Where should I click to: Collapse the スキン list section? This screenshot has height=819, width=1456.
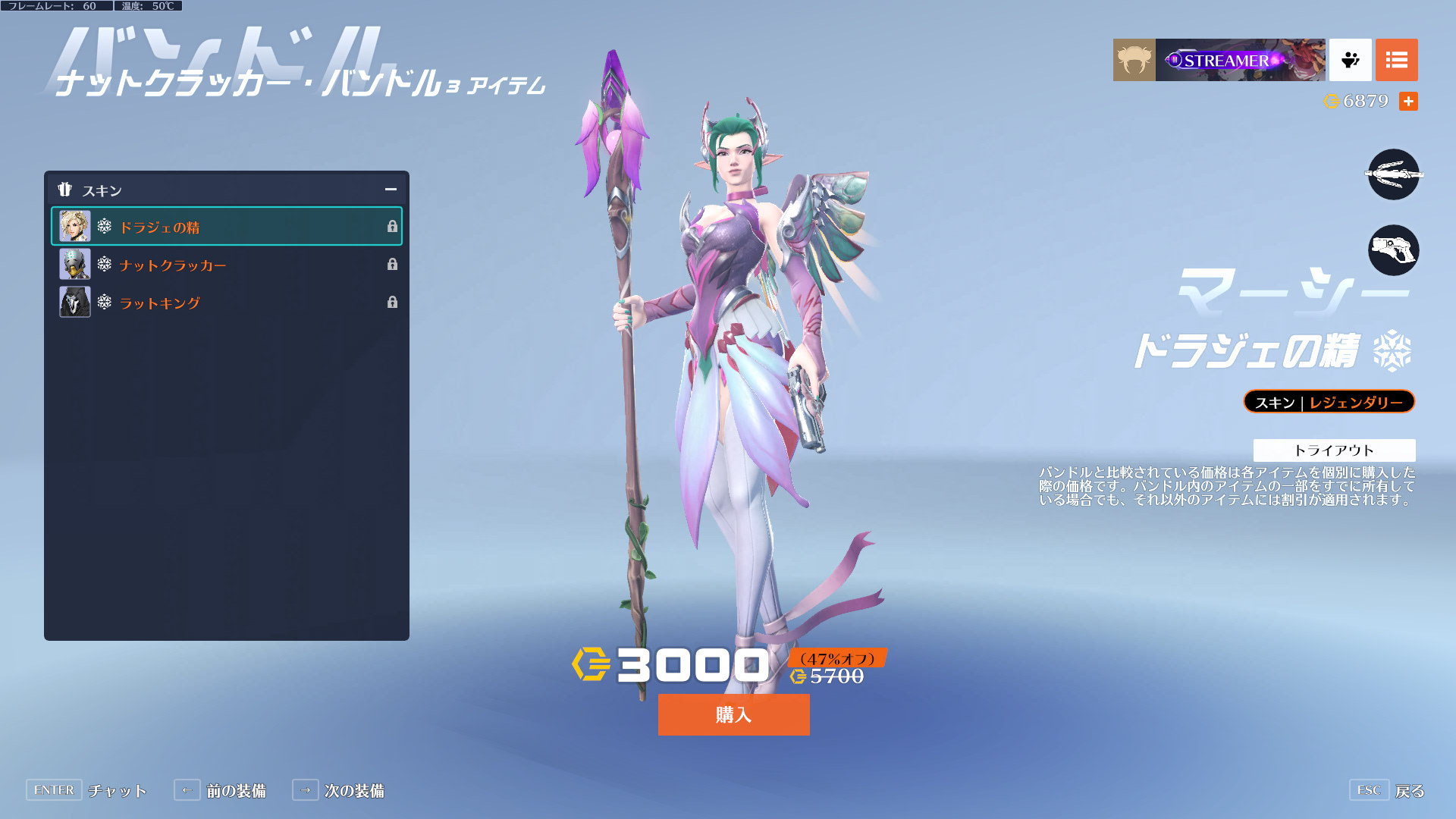391,190
